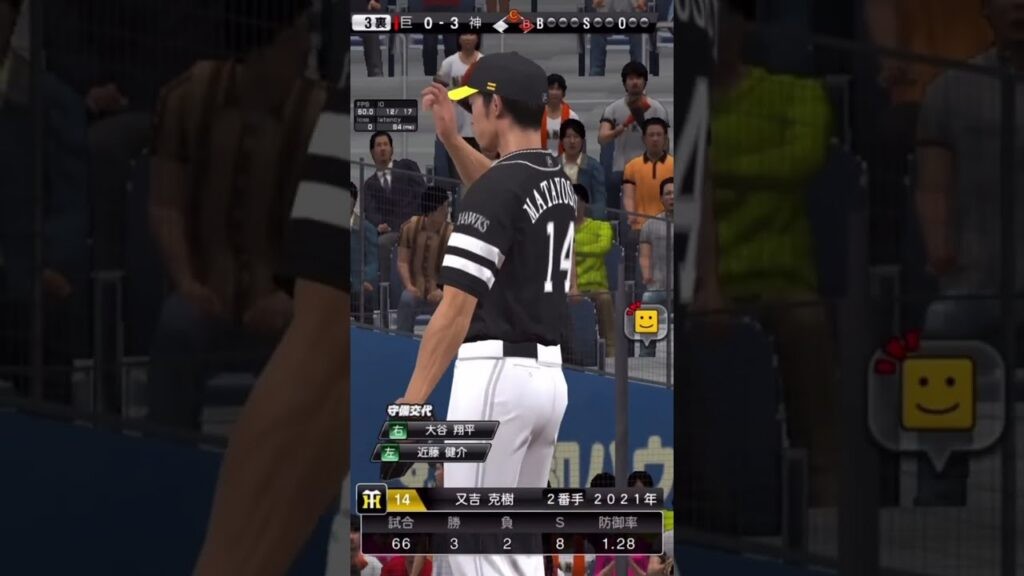This screenshot has height=576, width=1024.
Task: Open the non-blurred smiley emote stamp button
Action: [x=645, y=322]
